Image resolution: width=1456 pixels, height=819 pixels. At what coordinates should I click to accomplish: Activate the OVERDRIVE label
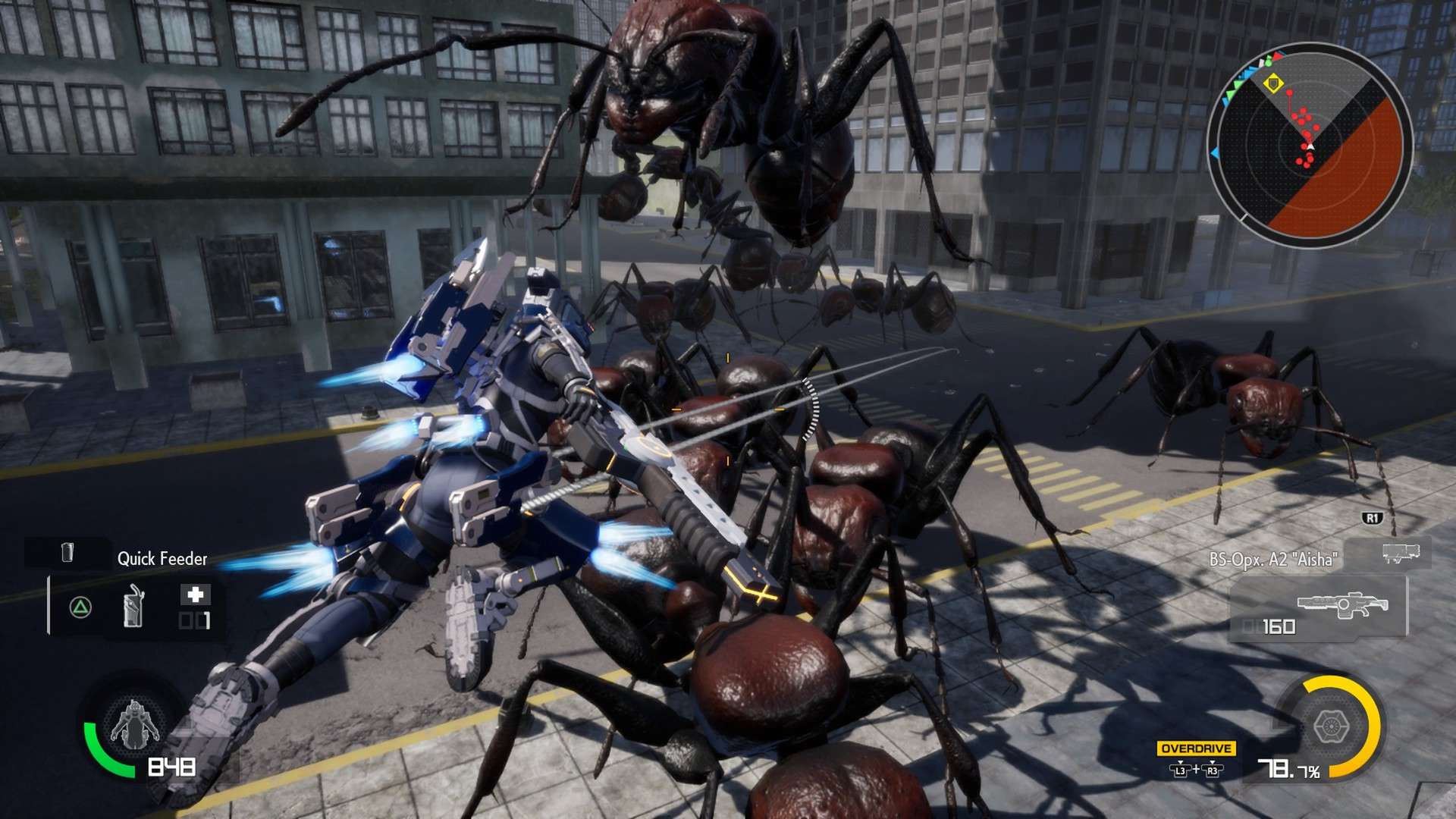(1197, 748)
